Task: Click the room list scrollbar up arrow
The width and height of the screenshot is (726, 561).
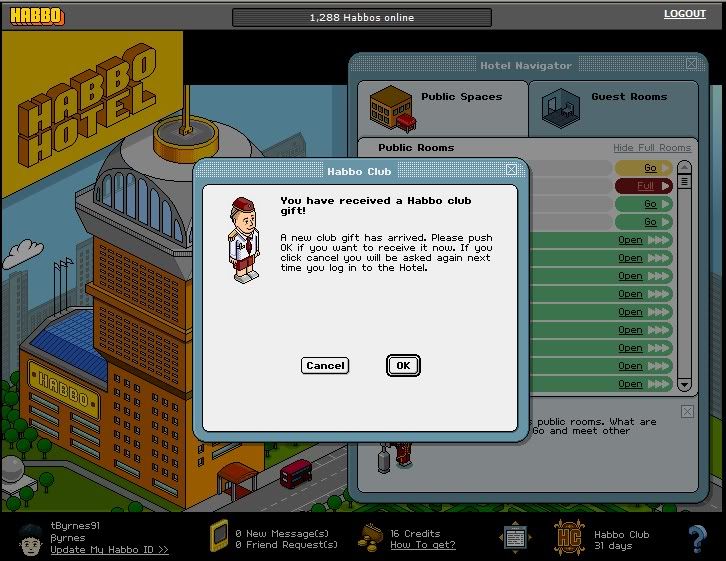Action: [684, 167]
